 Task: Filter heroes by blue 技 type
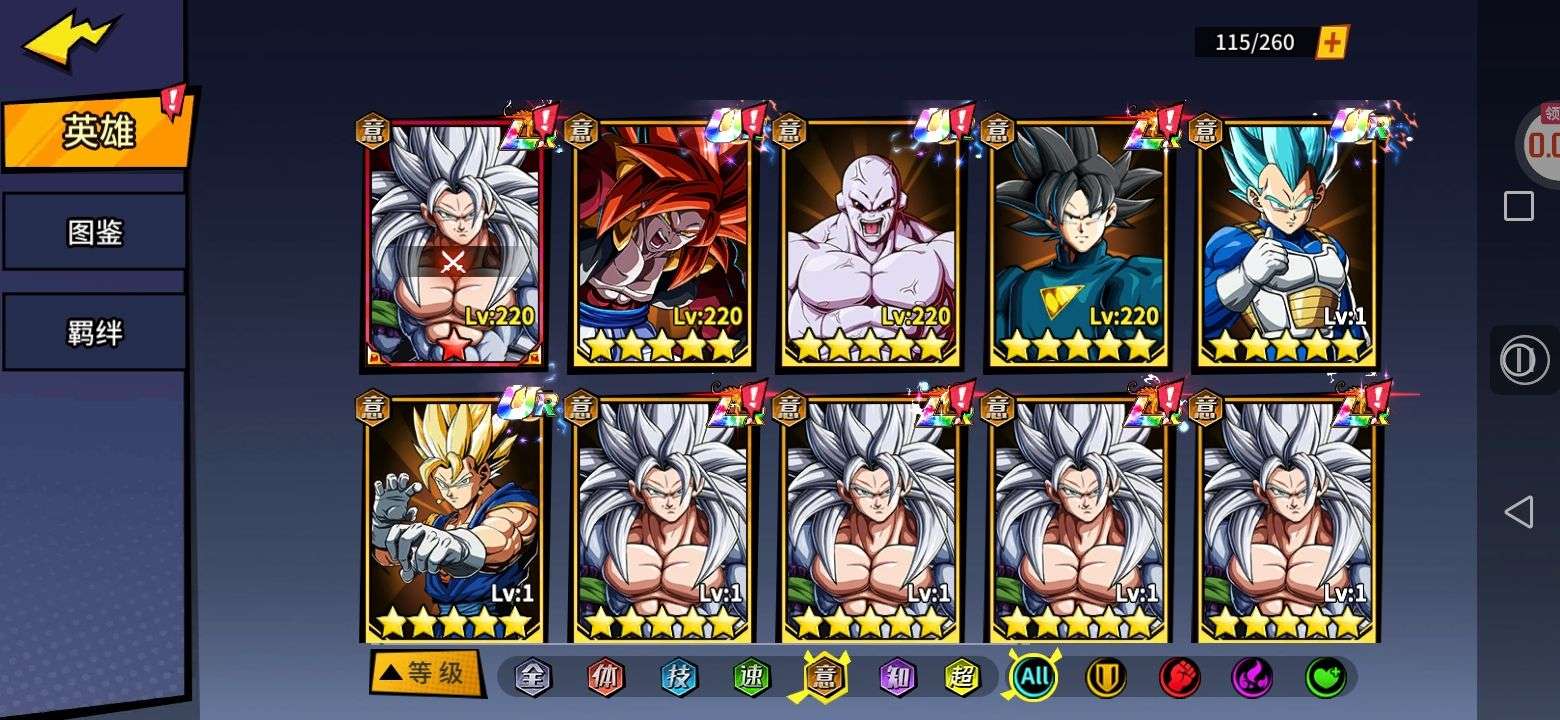click(x=679, y=677)
